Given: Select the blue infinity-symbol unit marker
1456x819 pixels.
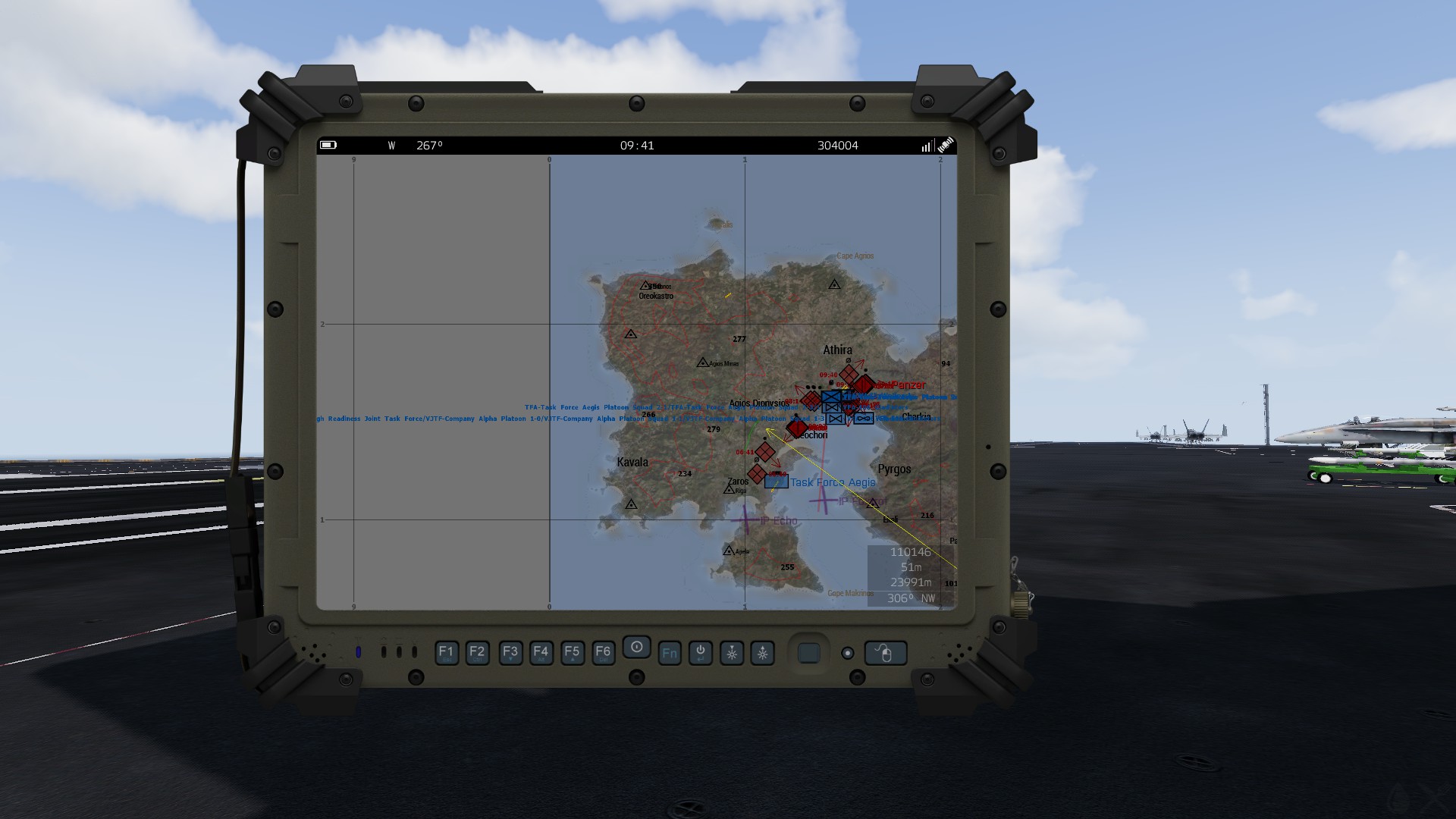Looking at the screenshot, I should tap(863, 419).
